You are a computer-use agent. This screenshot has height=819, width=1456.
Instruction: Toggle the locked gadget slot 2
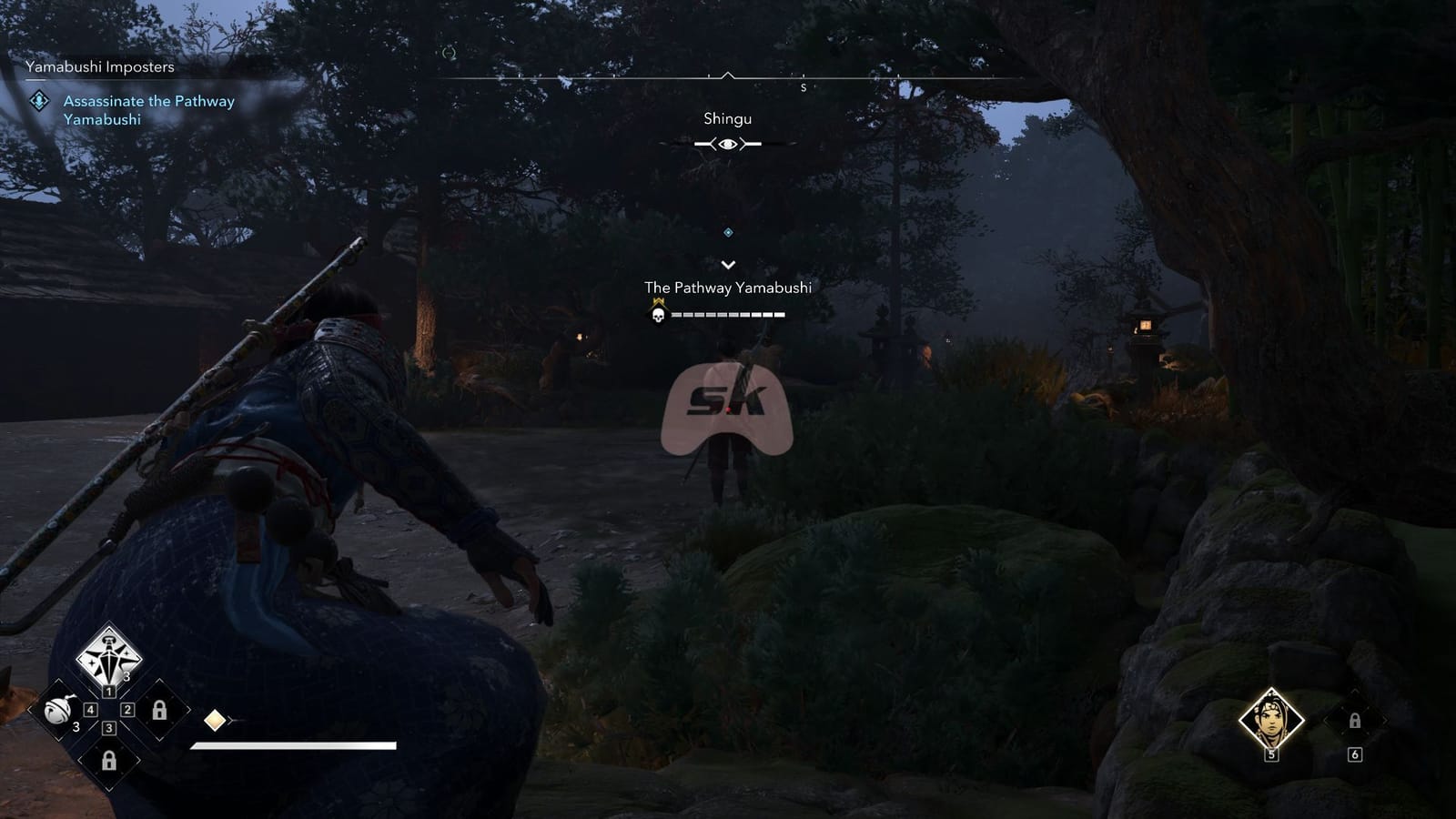(159, 710)
